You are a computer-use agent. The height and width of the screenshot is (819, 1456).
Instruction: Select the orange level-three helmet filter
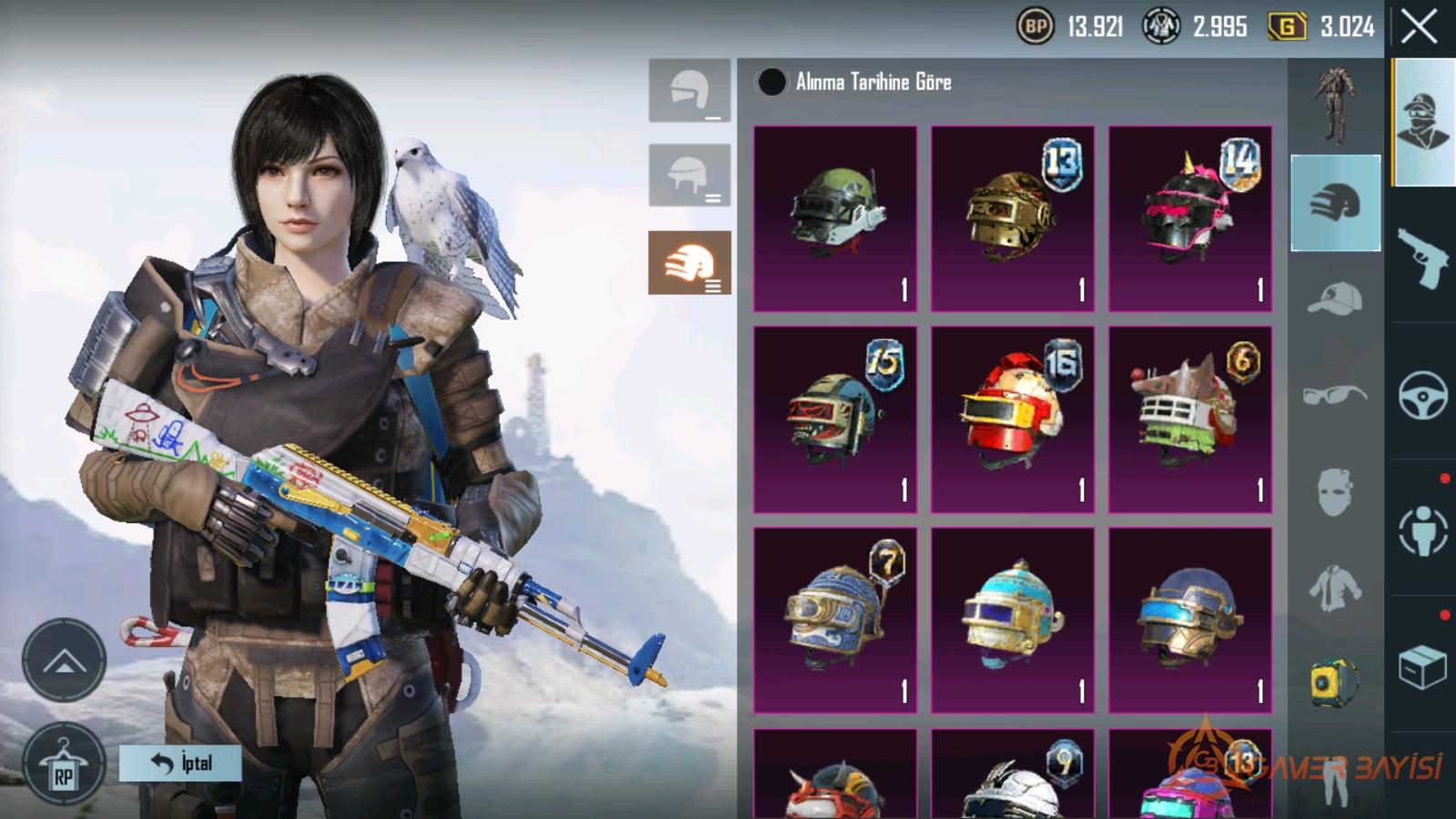point(689,263)
